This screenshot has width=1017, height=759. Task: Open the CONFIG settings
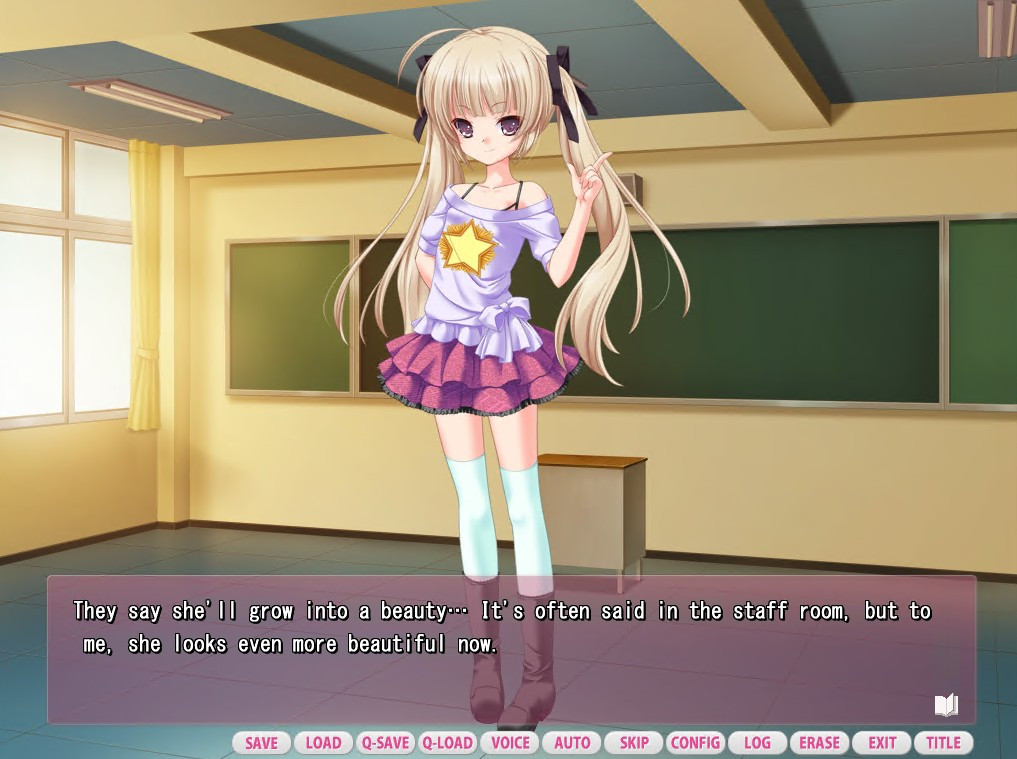pos(696,743)
